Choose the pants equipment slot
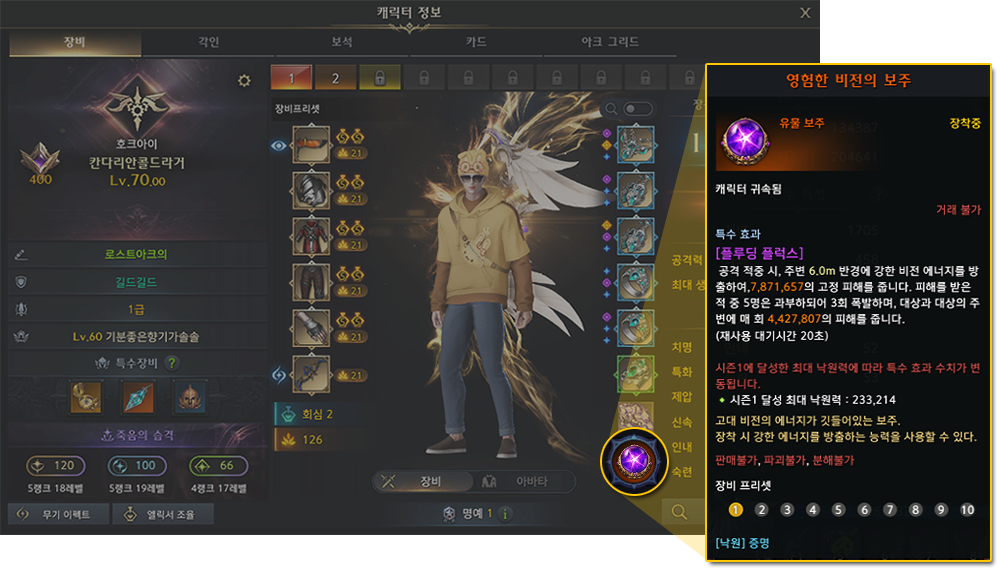 [x=311, y=283]
